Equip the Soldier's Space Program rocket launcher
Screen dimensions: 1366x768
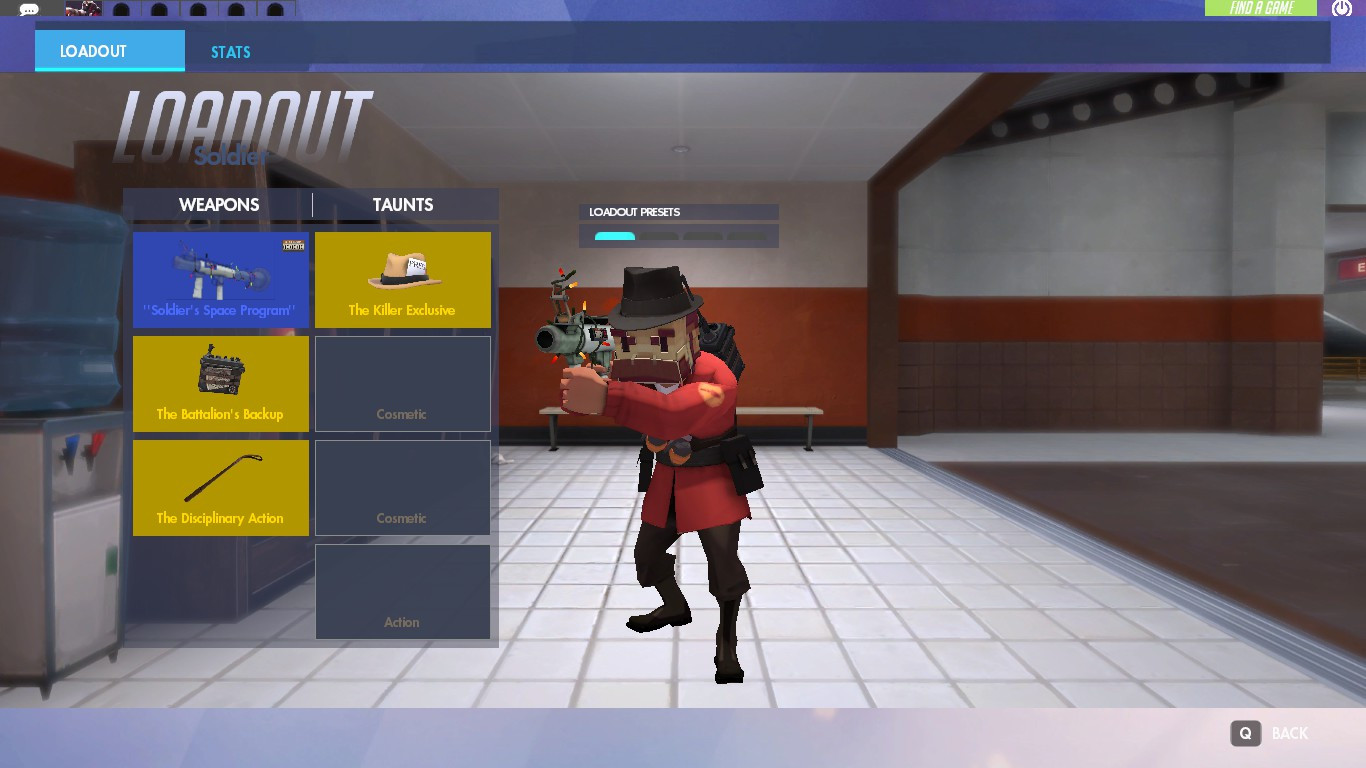pyautogui.click(x=220, y=279)
